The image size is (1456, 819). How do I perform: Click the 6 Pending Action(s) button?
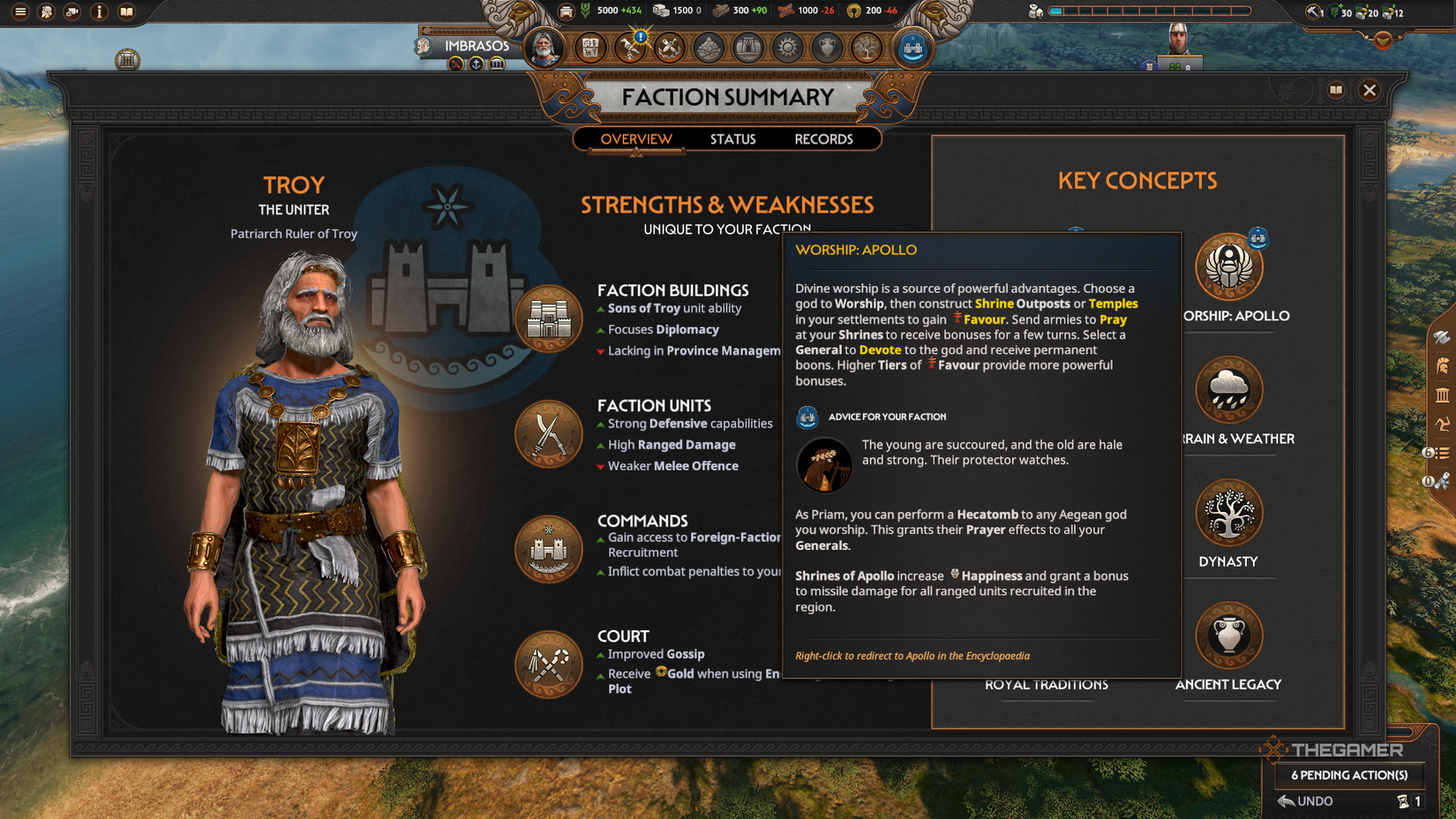(x=1348, y=776)
